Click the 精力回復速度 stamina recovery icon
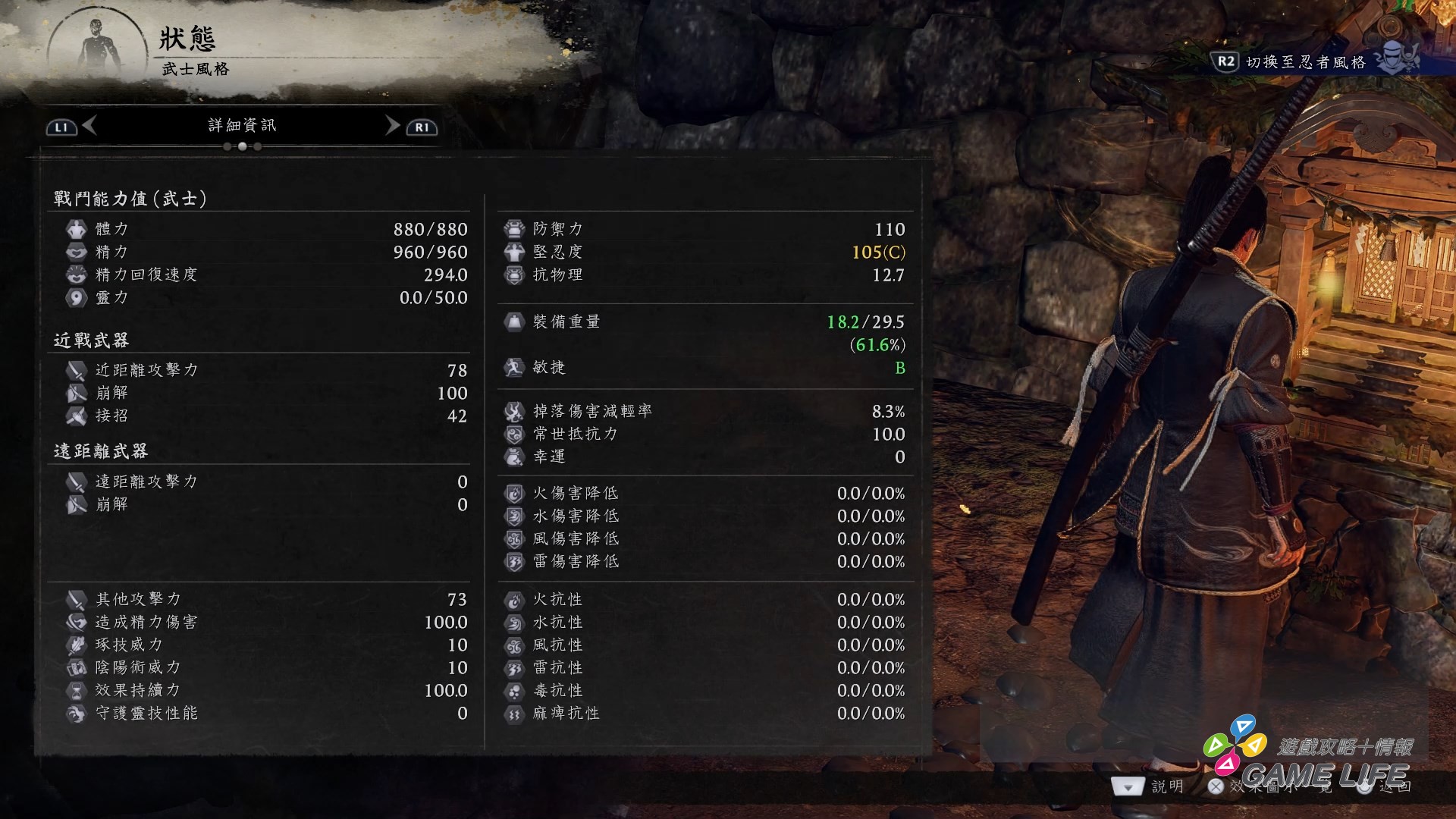Screen dimensions: 1456x819 coord(77,275)
